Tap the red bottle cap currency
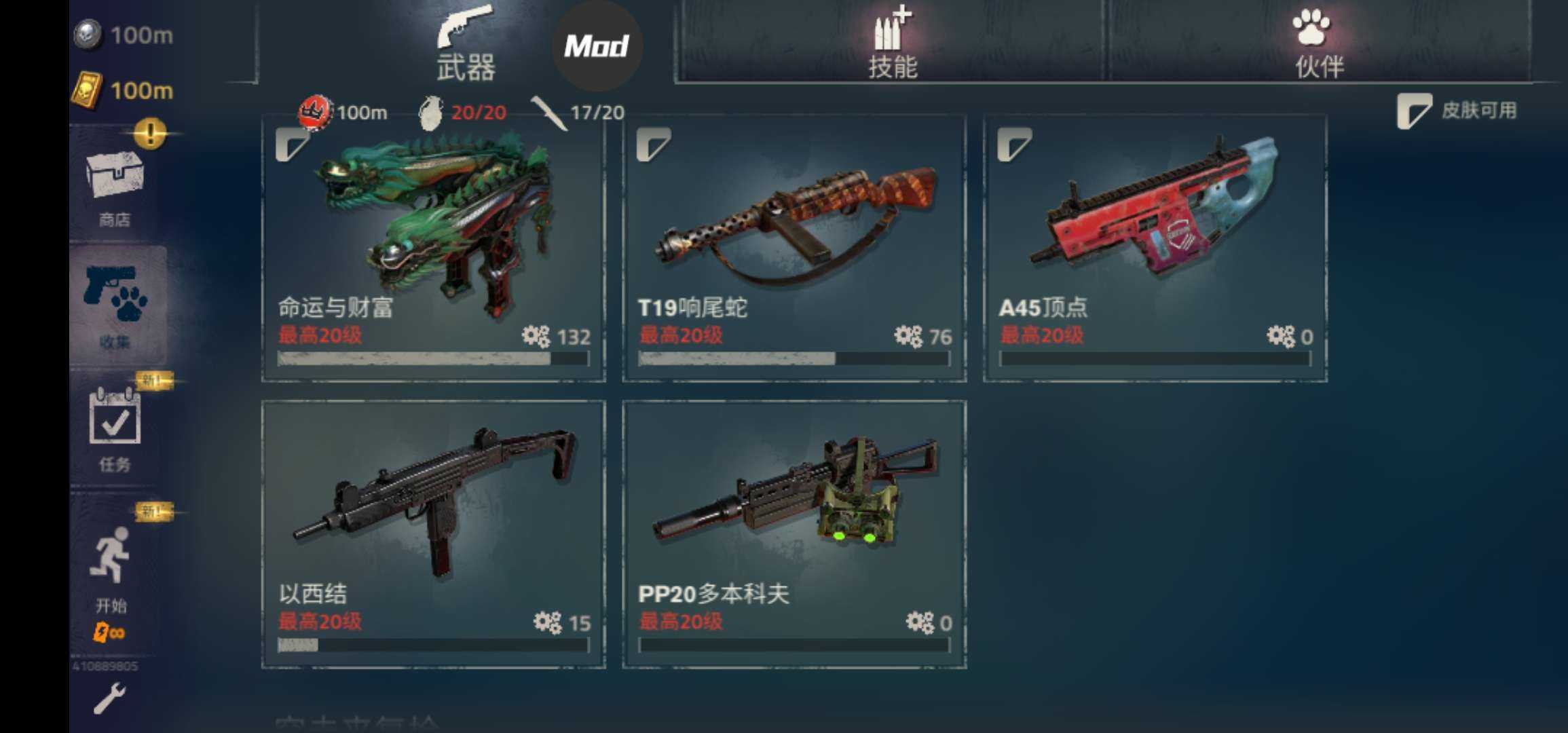Image resolution: width=1568 pixels, height=733 pixels. point(314,112)
